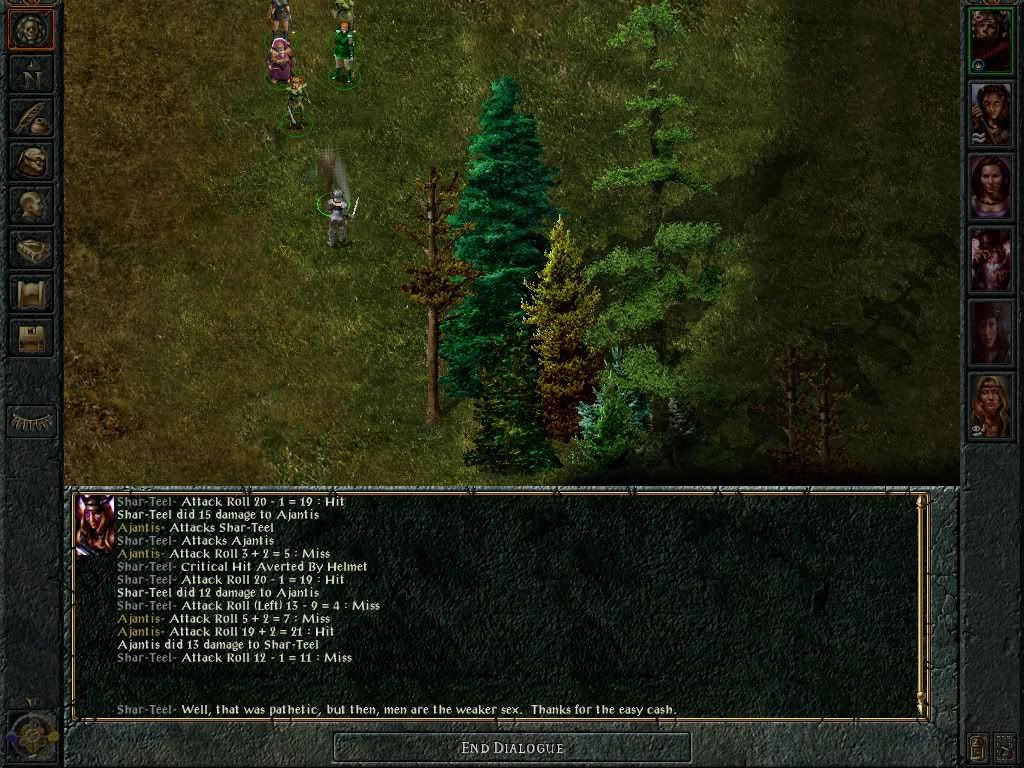
Task: Select the second portrait holding a staff
Action: pos(991,114)
